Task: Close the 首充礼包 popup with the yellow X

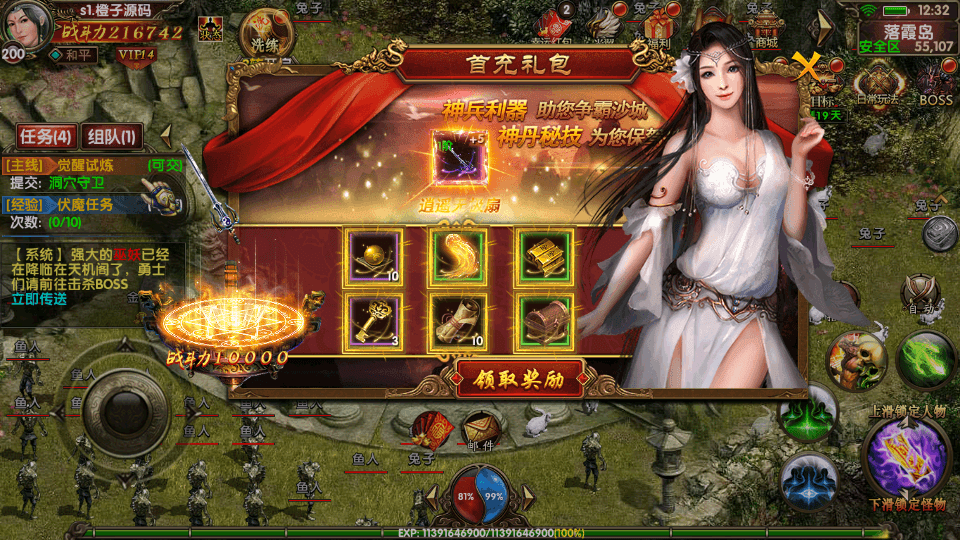Action: point(807,66)
